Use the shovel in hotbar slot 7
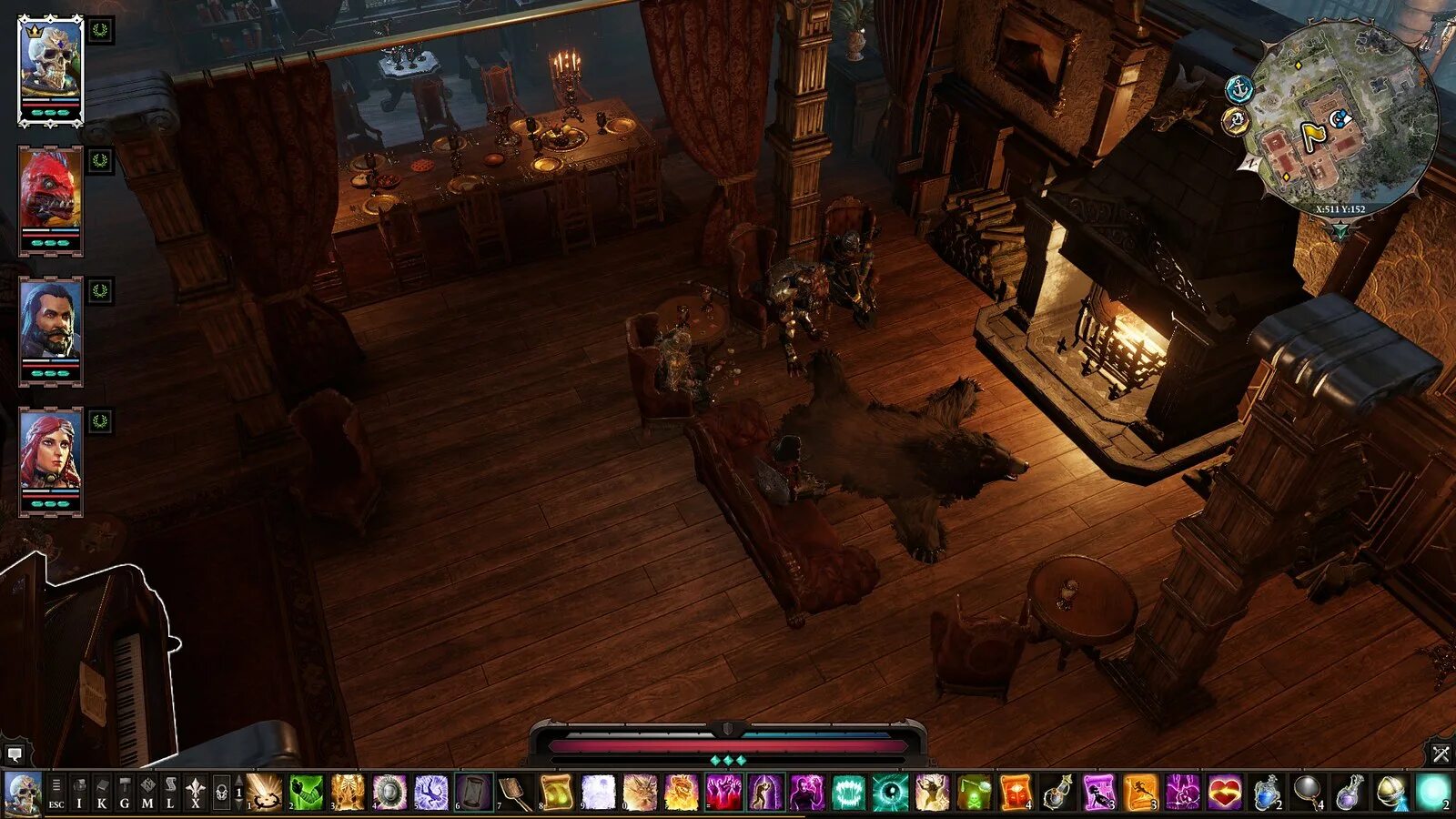The height and width of the screenshot is (819, 1456). (514, 792)
